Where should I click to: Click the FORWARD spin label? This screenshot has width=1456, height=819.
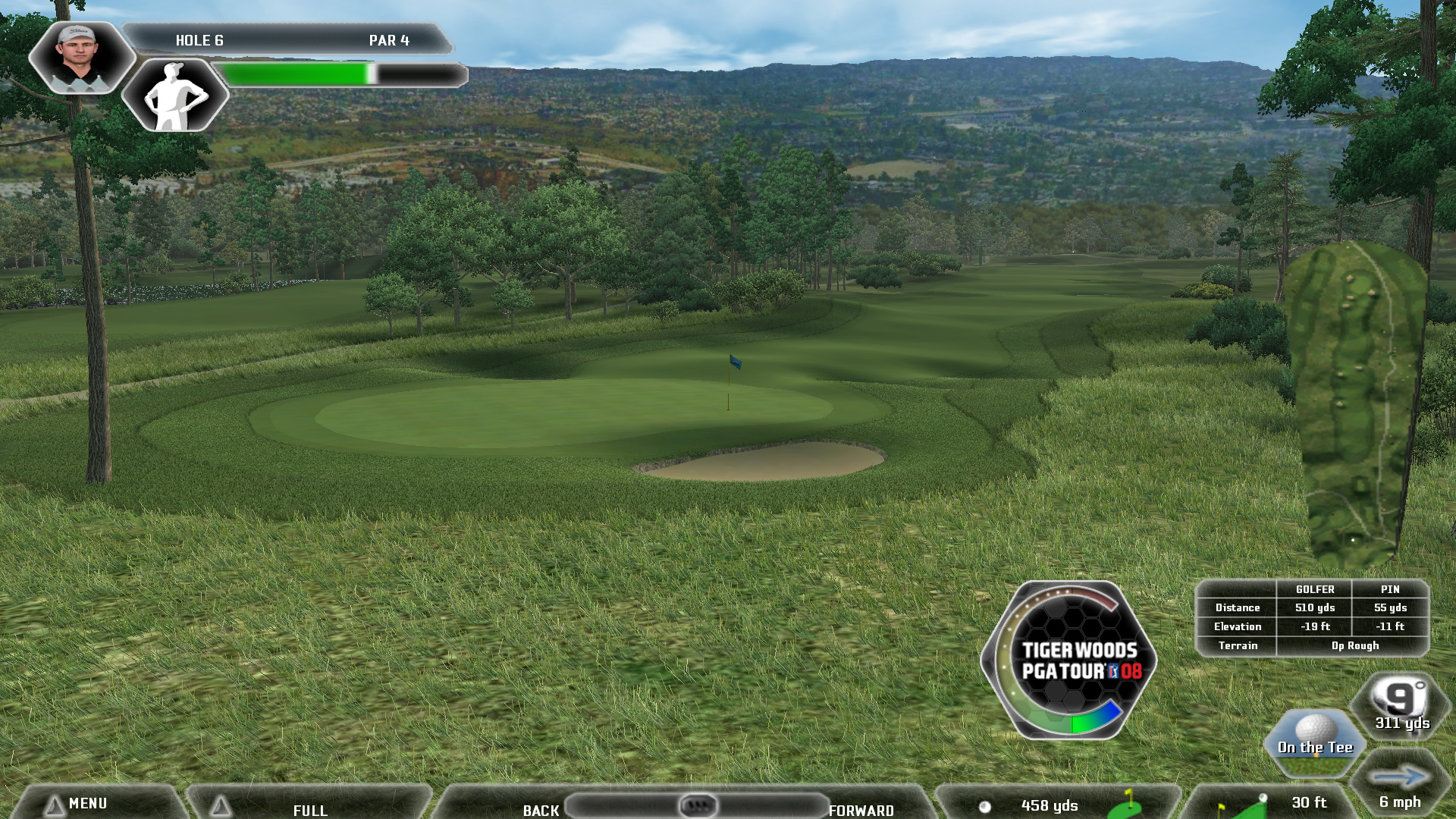tap(861, 810)
